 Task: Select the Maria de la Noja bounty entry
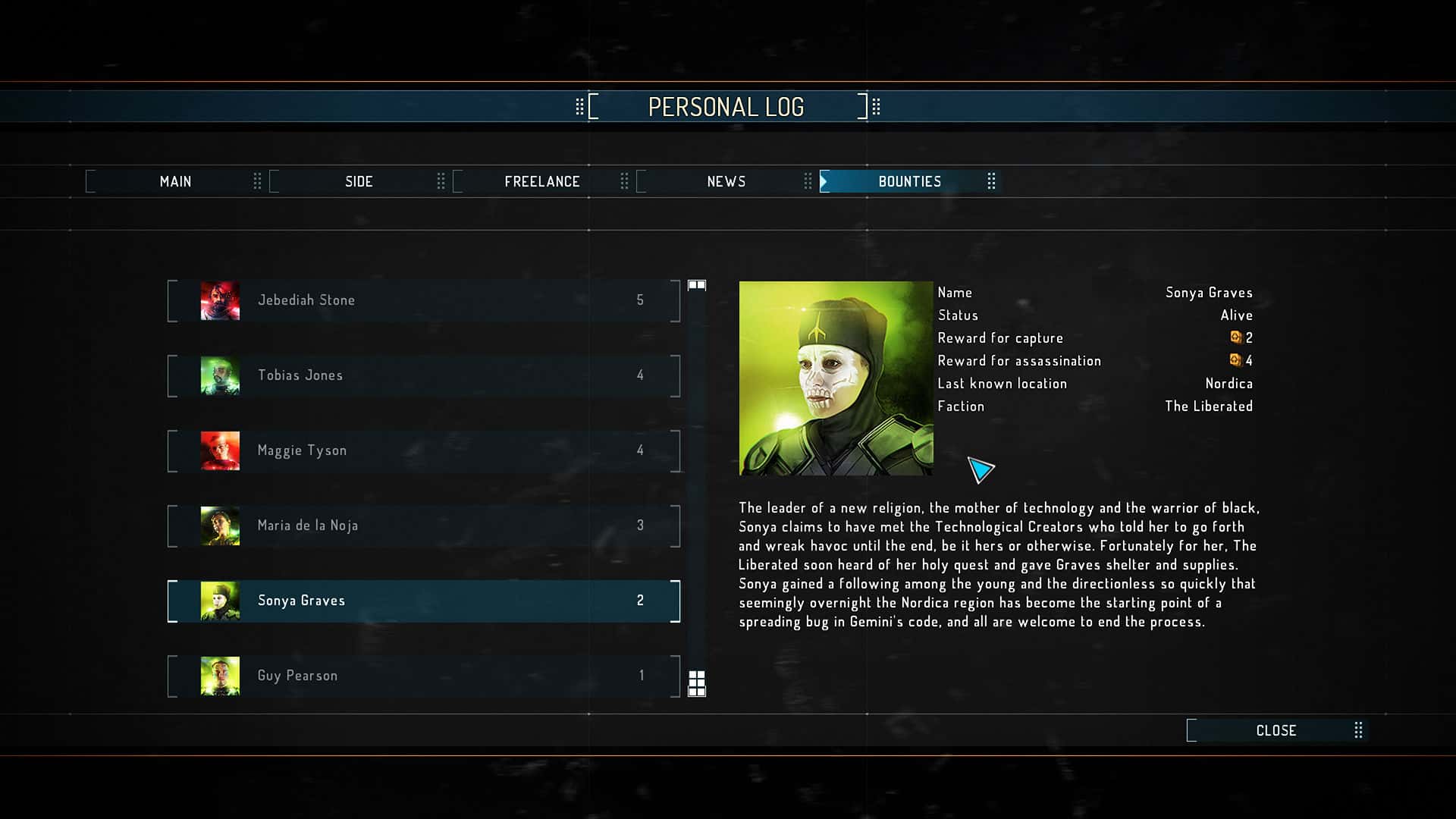coord(422,525)
